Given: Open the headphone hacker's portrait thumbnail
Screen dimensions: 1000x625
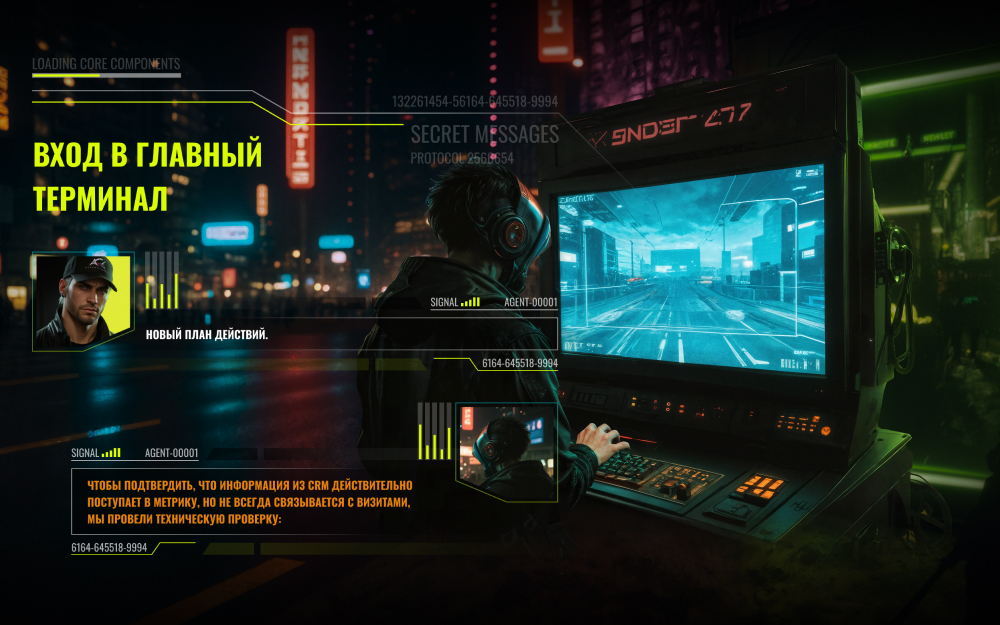Looking at the screenshot, I should coord(506,452).
